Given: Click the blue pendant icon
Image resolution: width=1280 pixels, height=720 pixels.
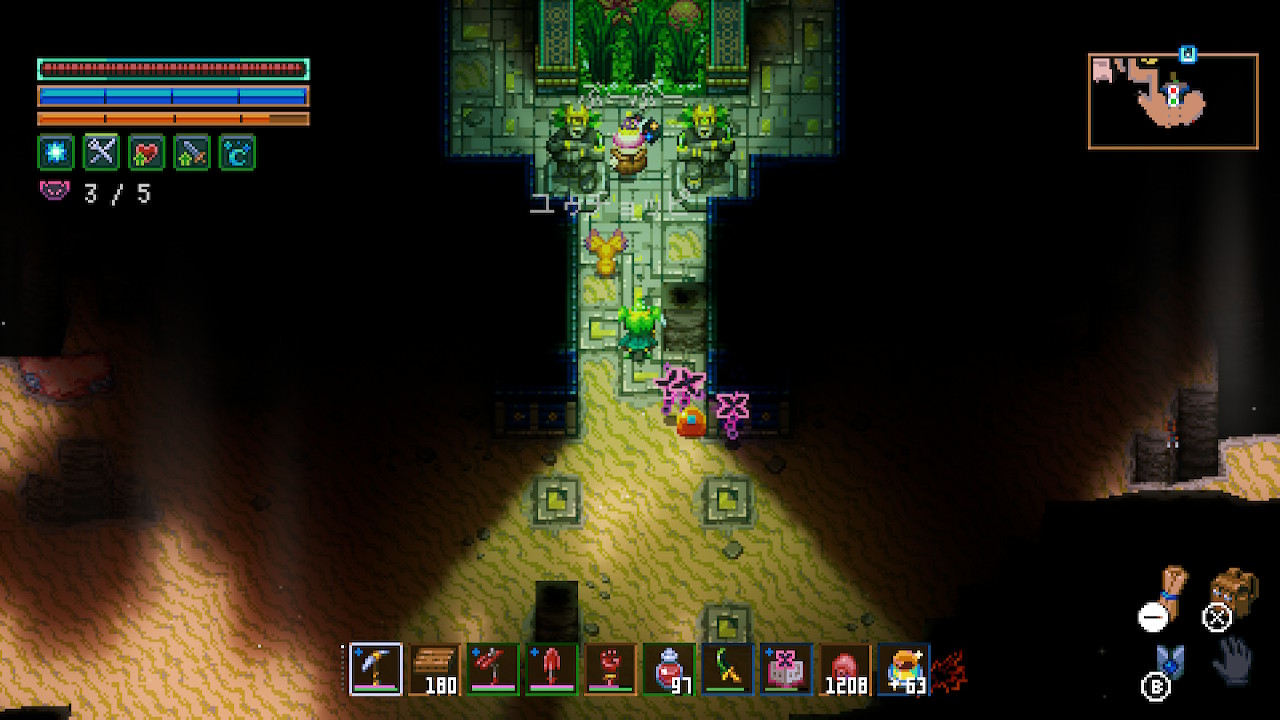Looking at the screenshot, I should click(1170, 660).
